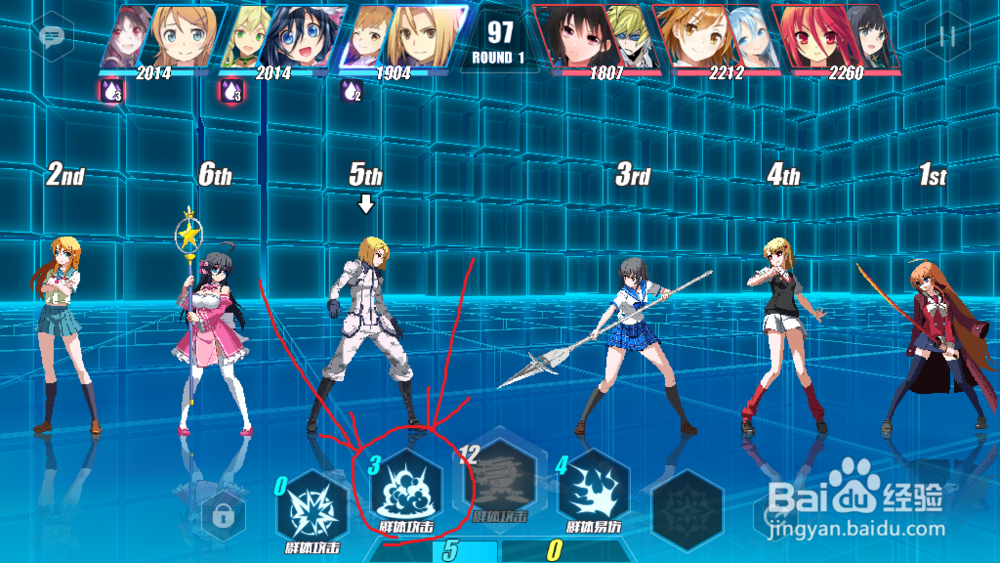Screen dimensions: 1000x563
Task: Open the chat speech bubble button
Action: [x=51, y=37]
